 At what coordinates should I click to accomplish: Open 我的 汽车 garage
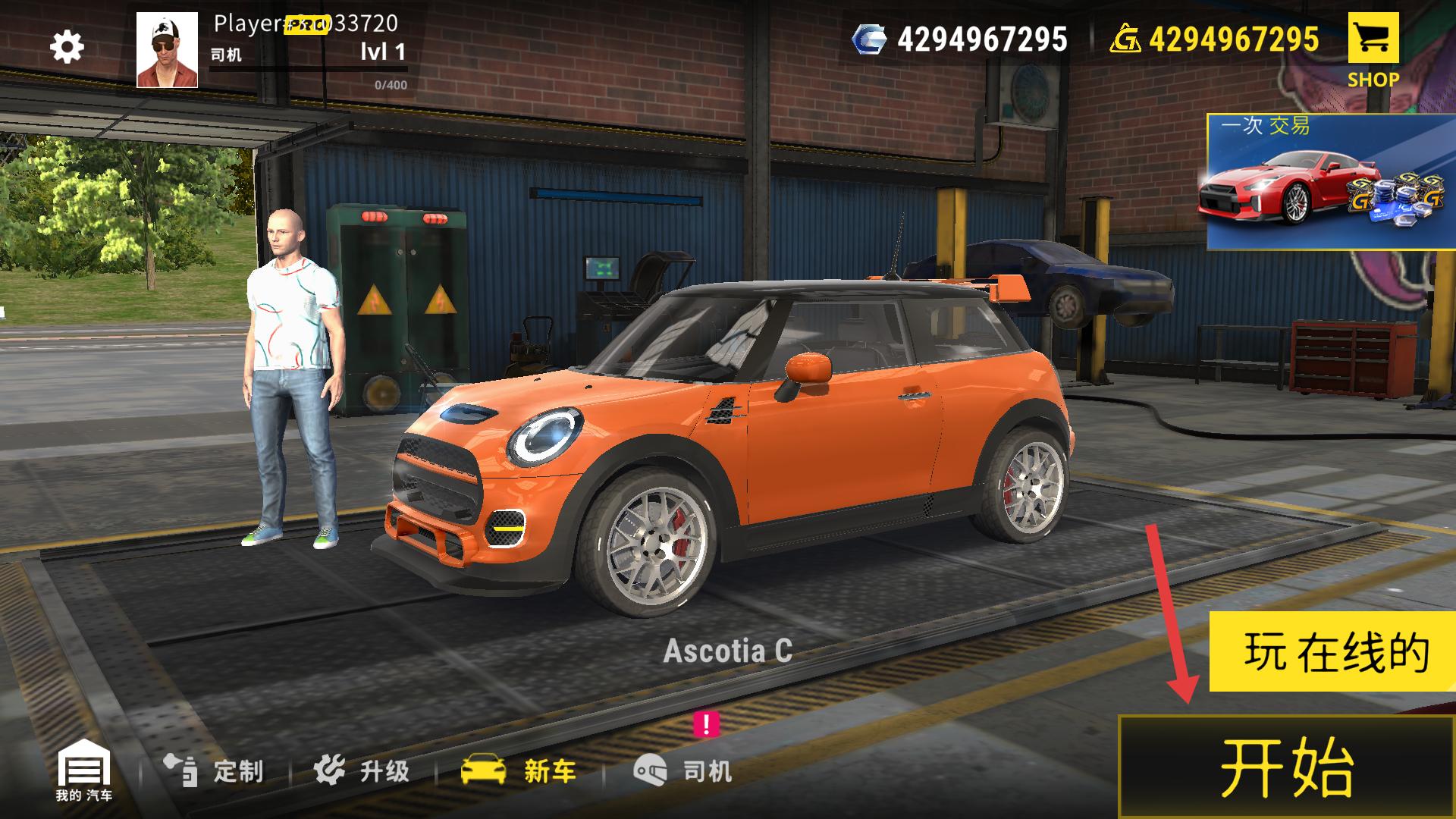(84, 772)
